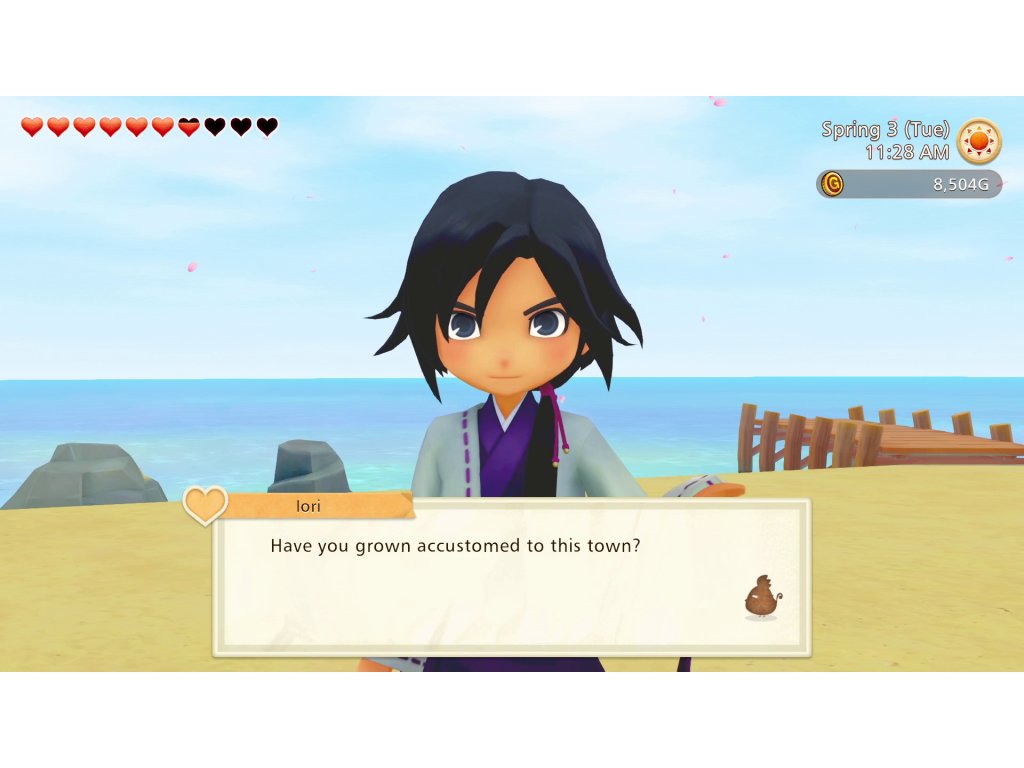Viewport: 1024px width, 768px height.
Task: Advance dialogue via the chicken continue icon
Action: 762,597
